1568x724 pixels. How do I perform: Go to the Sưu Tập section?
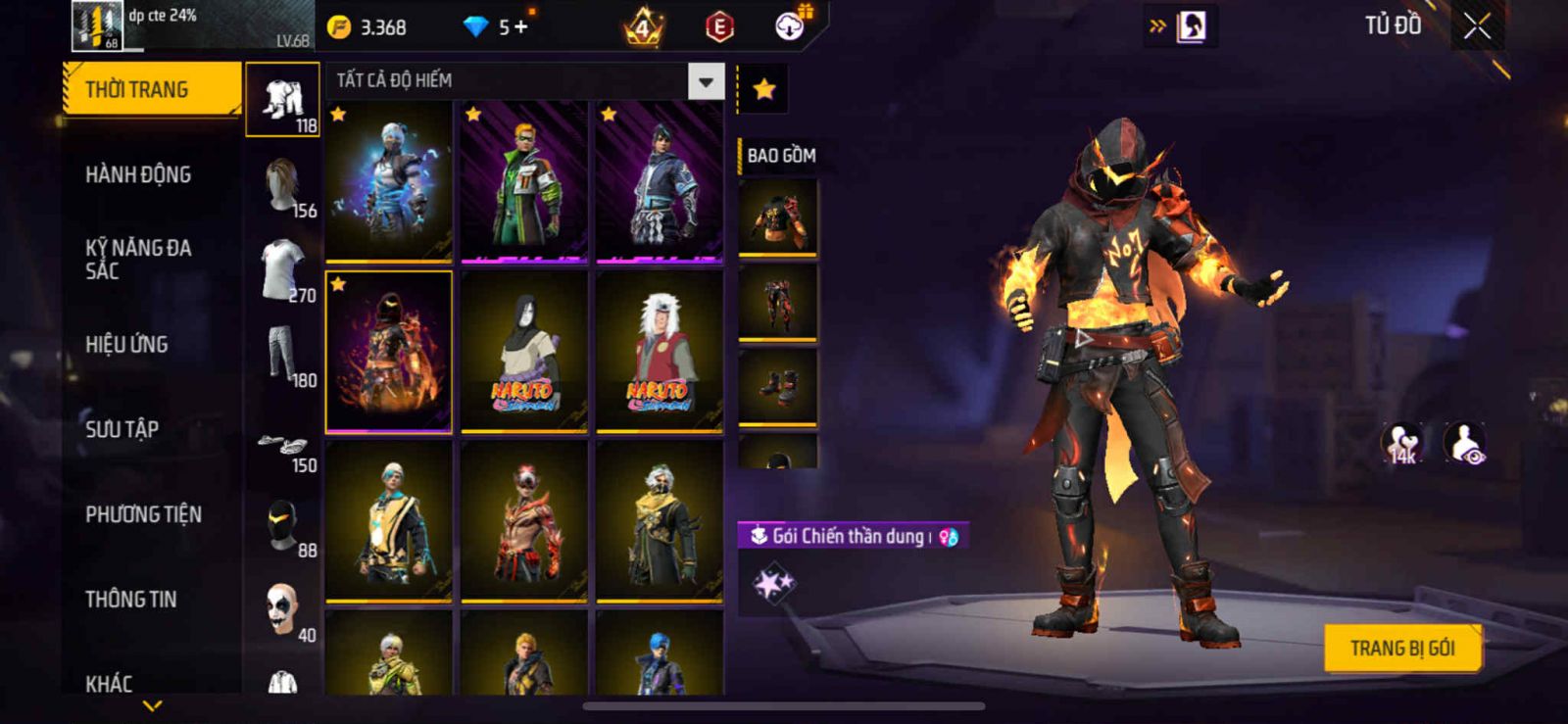(x=122, y=429)
